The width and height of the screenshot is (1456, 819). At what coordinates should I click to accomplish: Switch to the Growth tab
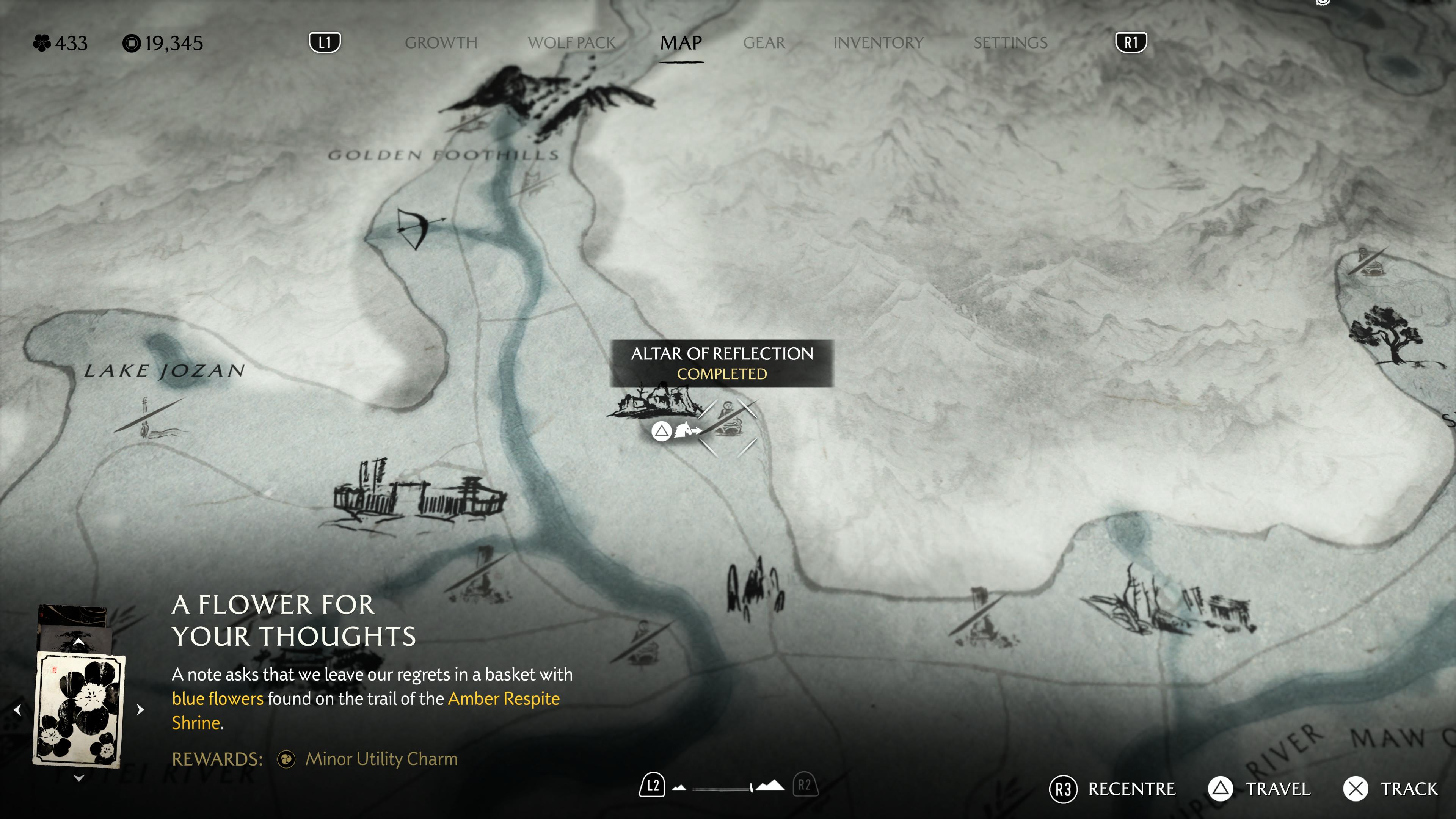(x=441, y=43)
